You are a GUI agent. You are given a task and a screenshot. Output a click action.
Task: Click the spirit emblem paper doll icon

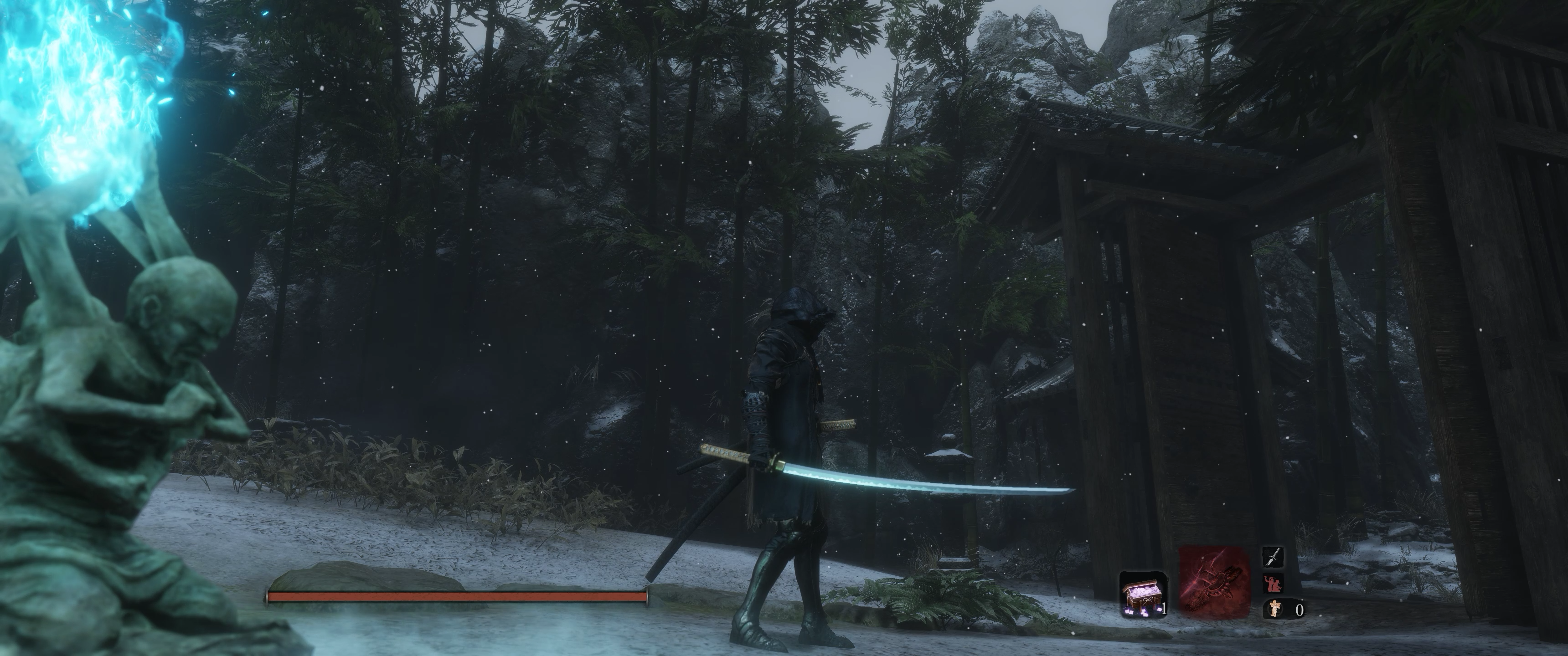tap(1274, 609)
